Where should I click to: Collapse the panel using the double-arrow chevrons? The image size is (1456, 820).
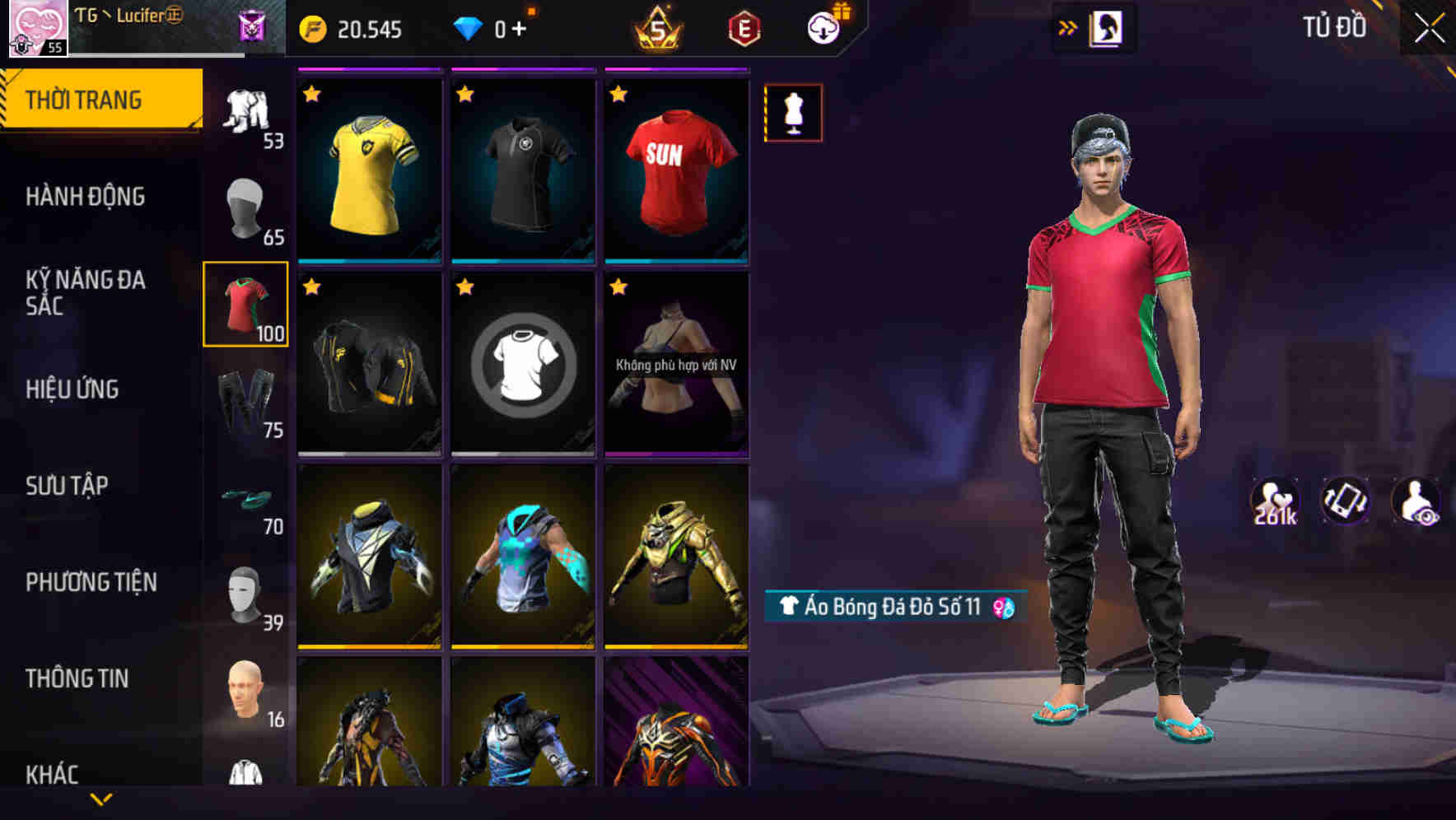coord(1068,26)
